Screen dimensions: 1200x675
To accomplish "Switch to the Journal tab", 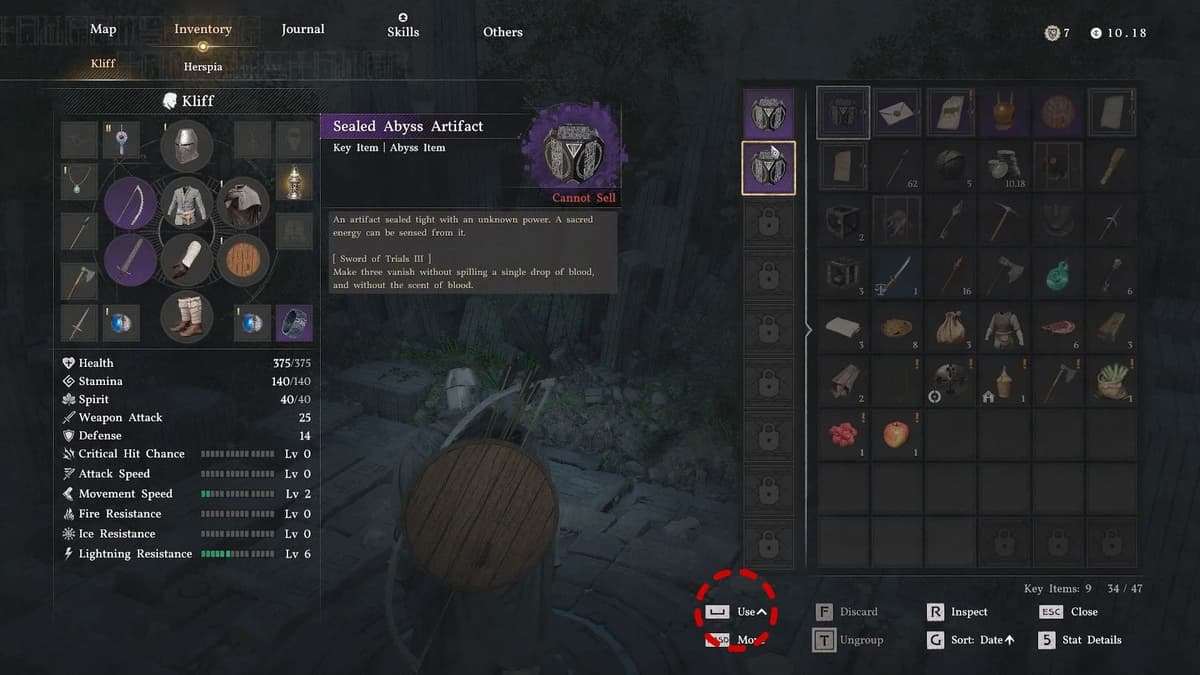I will point(303,29).
